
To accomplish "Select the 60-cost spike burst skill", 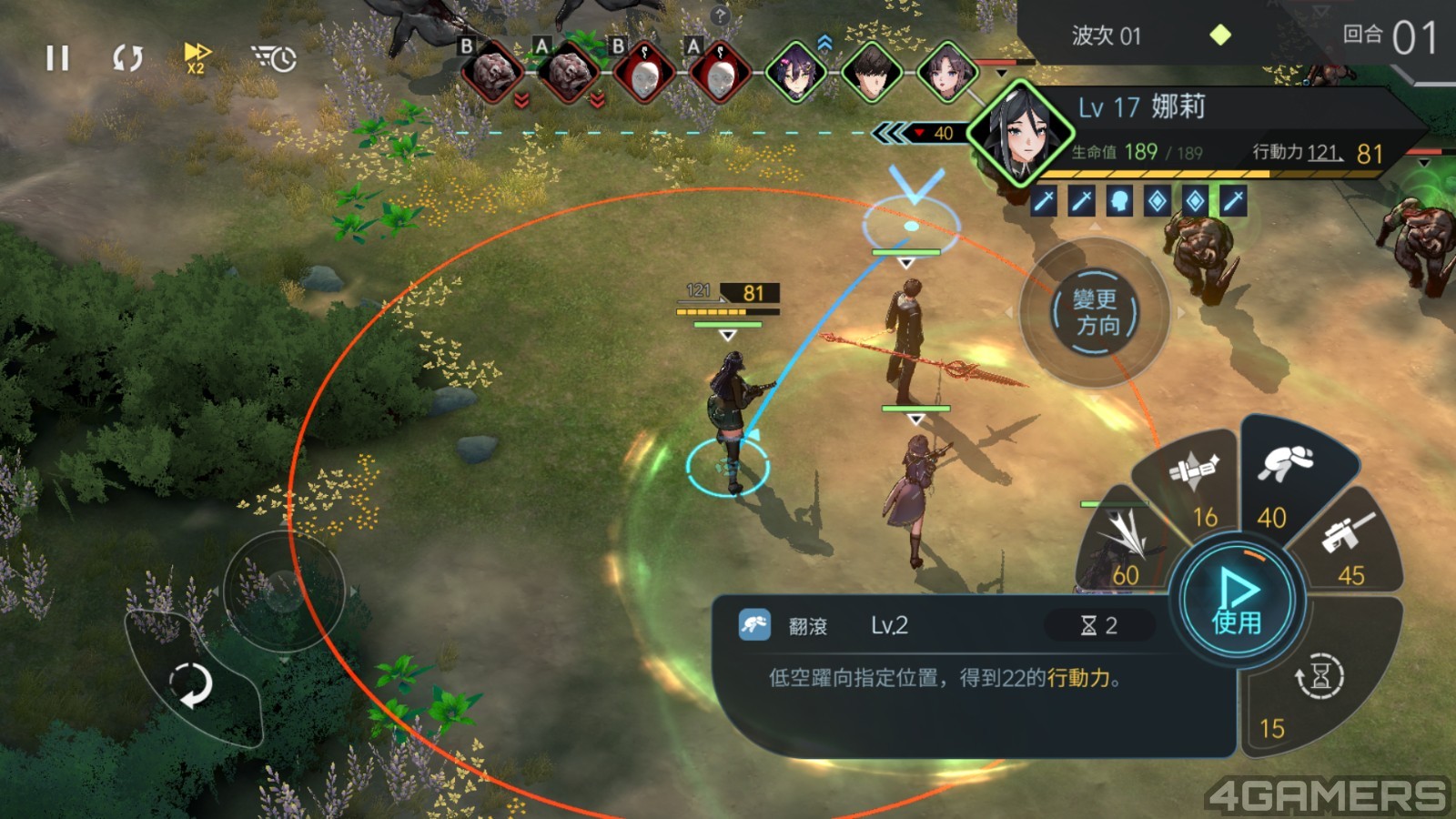I will (x=1125, y=546).
